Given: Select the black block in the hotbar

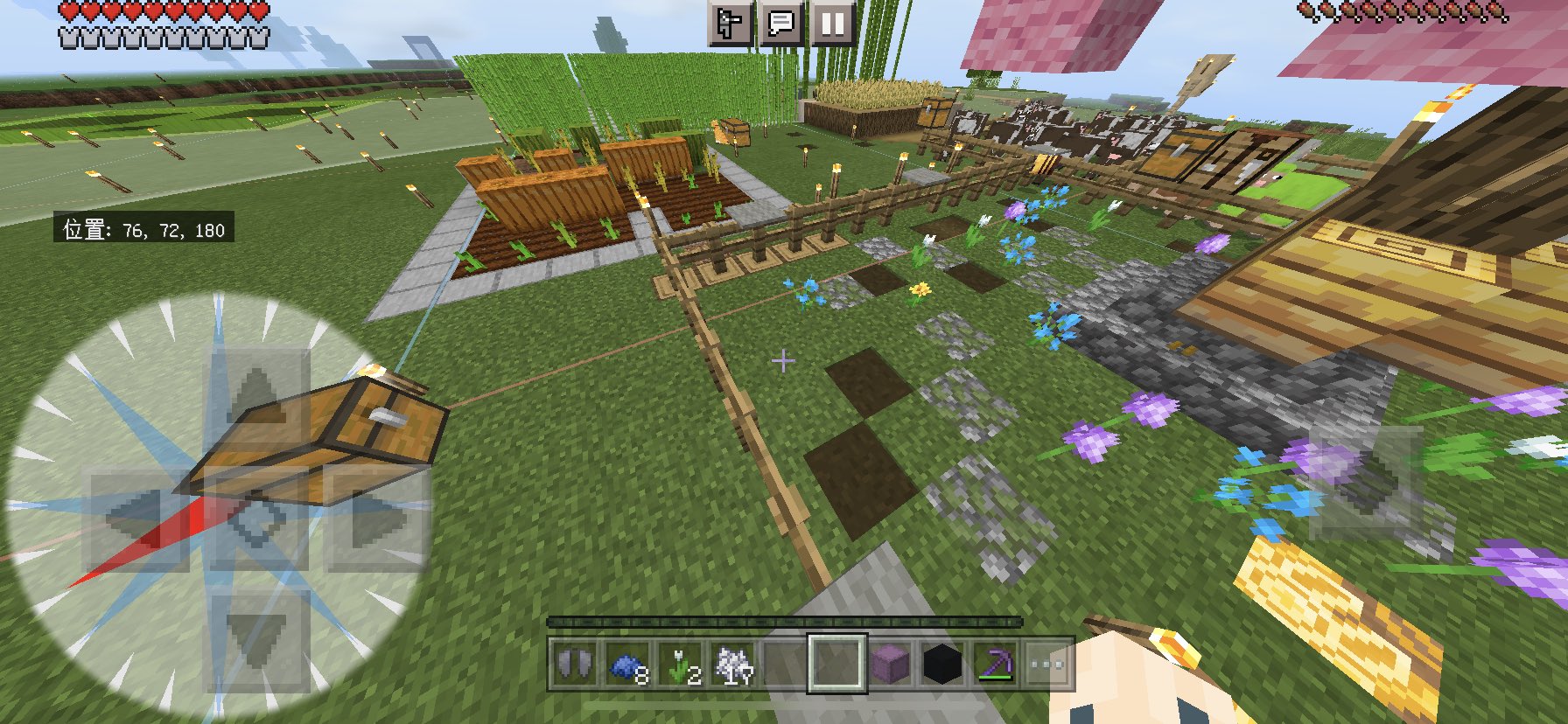Looking at the screenshot, I should pyautogui.click(x=941, y=663).
